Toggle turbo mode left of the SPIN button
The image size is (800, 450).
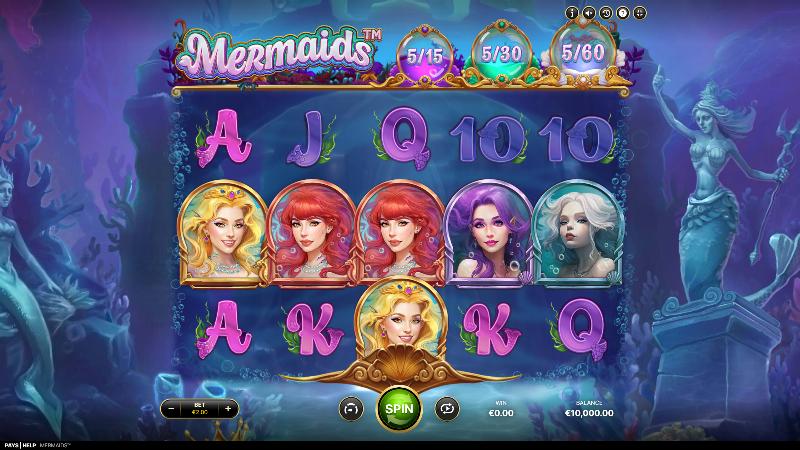[351, 408]
